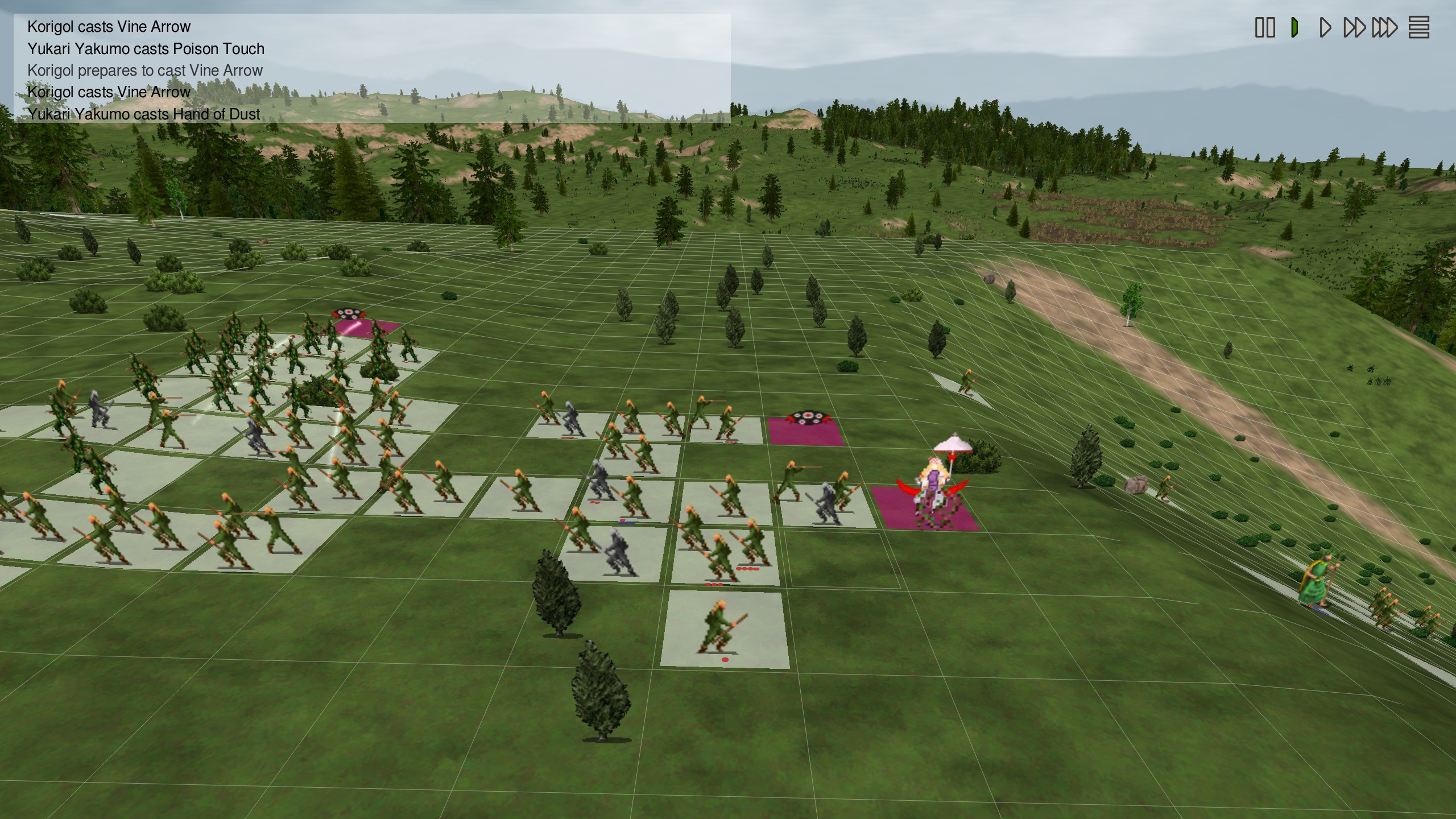The width and height of the screenshot is (1456, 819).
Task: Choose the triple-arrow fastest playback speed
Action: pyautogui.click(x=1384, y=27)
